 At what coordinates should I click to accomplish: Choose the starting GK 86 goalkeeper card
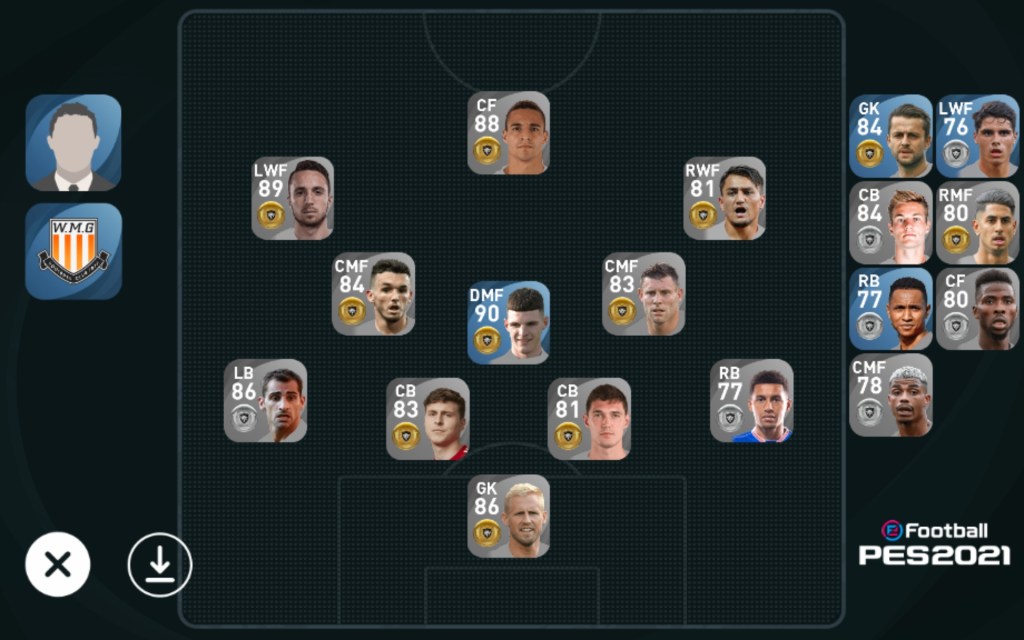[x=508, y=516]
